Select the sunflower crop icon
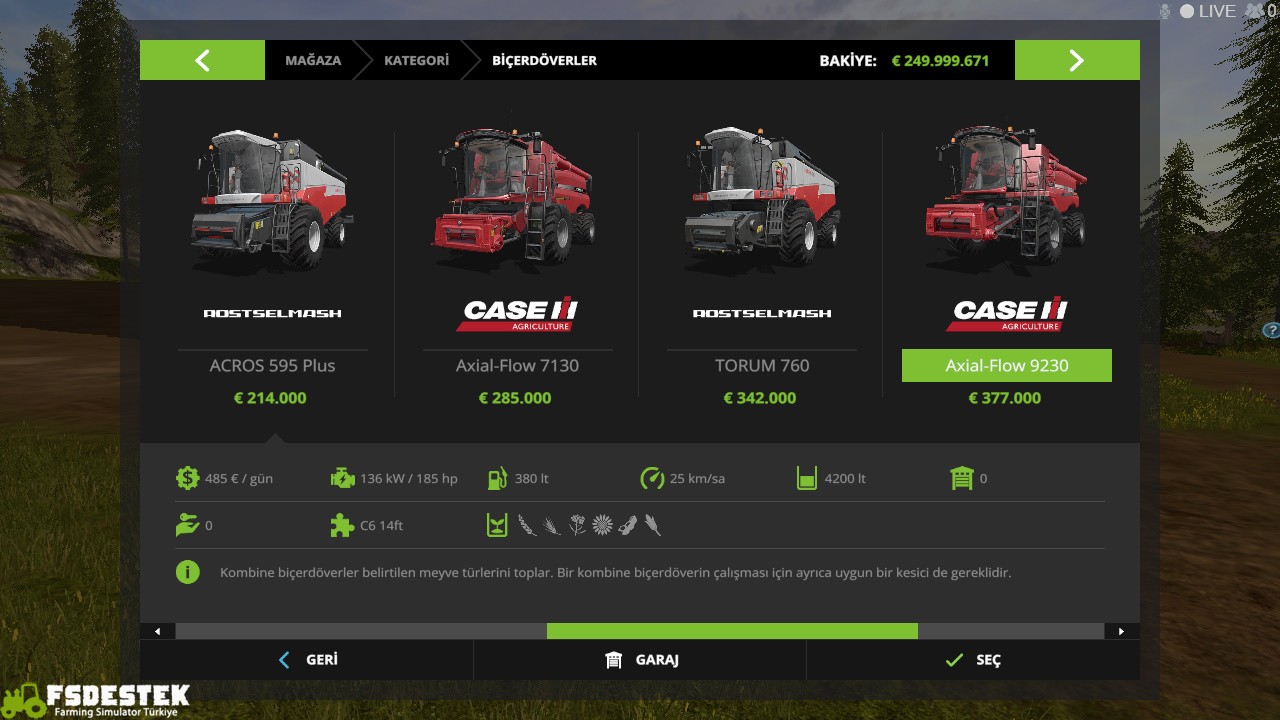 coord(602,524)
